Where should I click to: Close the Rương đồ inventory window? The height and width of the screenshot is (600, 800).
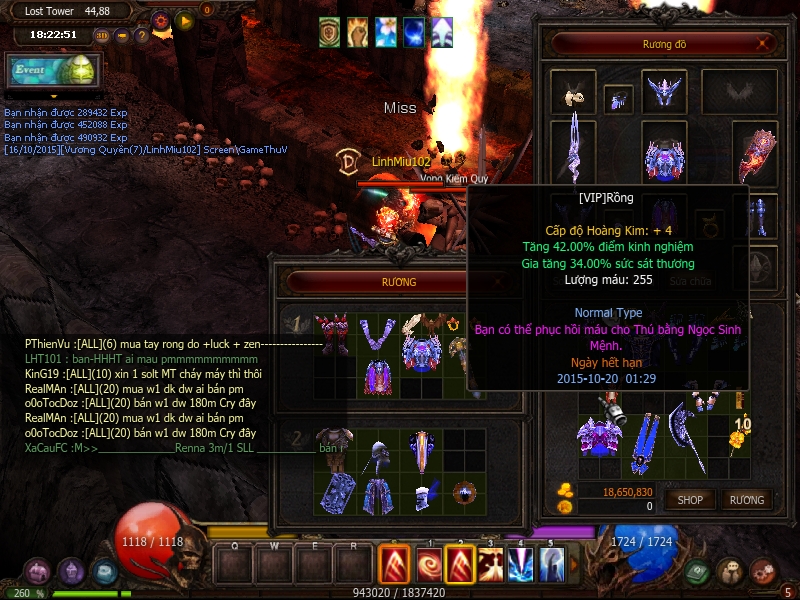(764, 44)
